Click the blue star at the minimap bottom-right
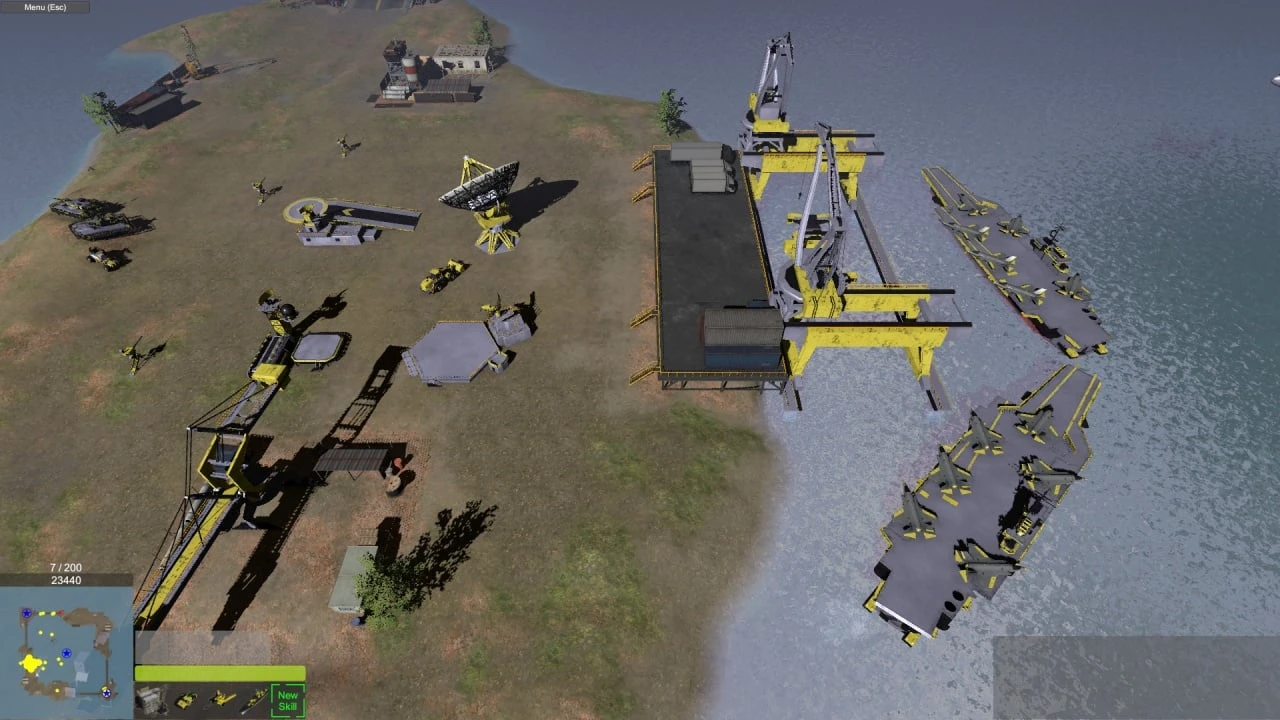This screenshot has width=1280, height=720. point(106,694)
